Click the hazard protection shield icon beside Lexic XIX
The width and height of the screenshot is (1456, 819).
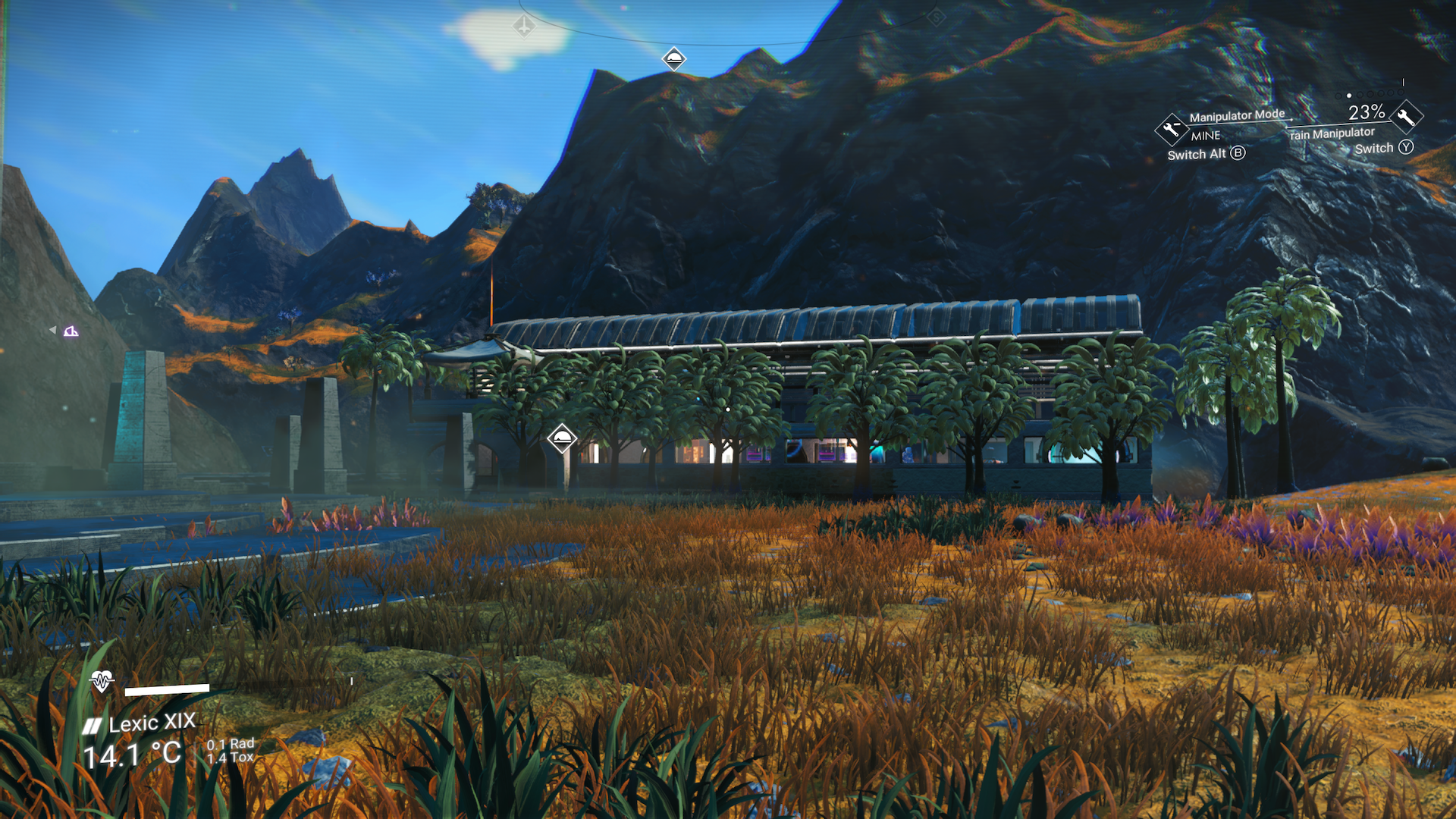point(91,725)
